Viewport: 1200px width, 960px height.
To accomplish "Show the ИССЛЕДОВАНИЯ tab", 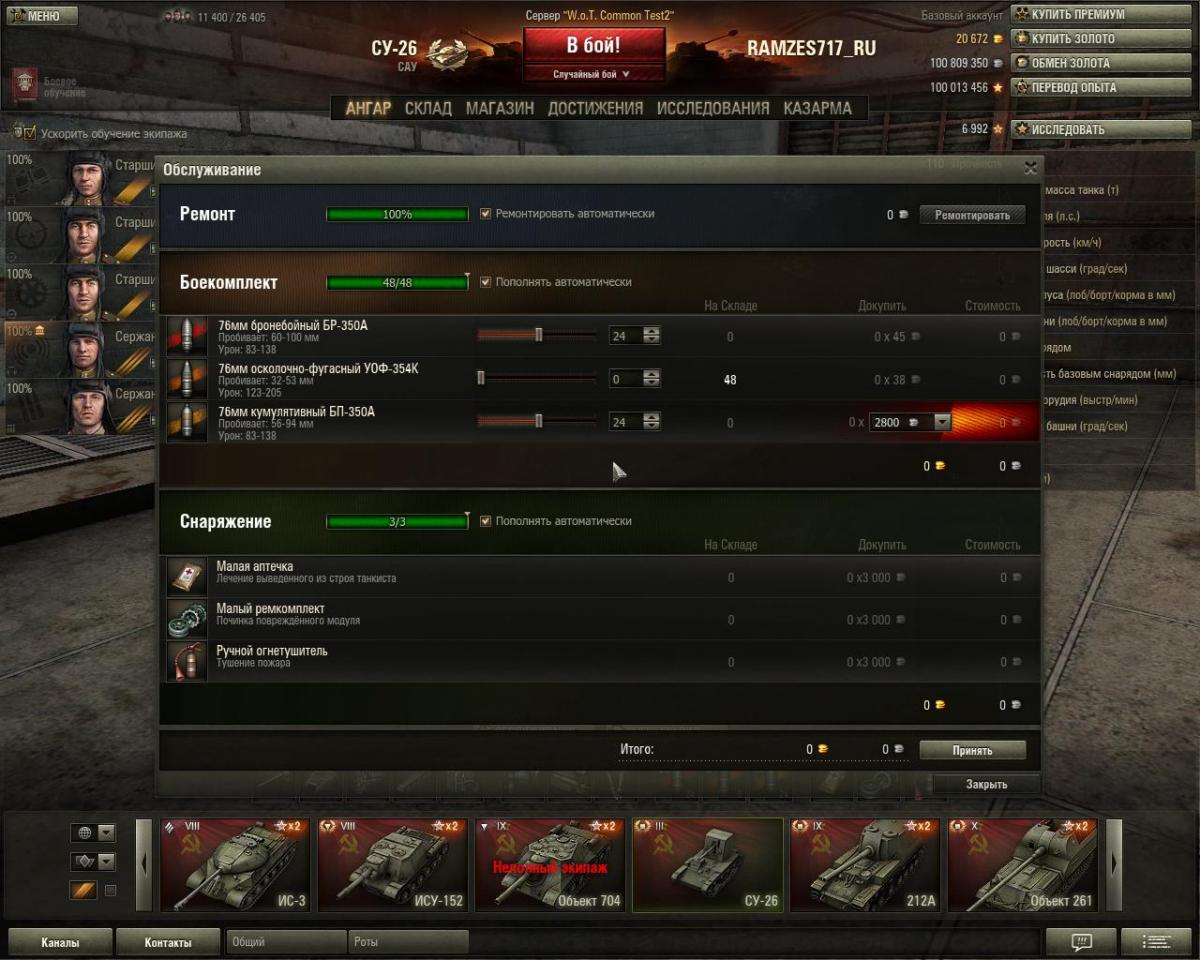I will pos(713,108).
